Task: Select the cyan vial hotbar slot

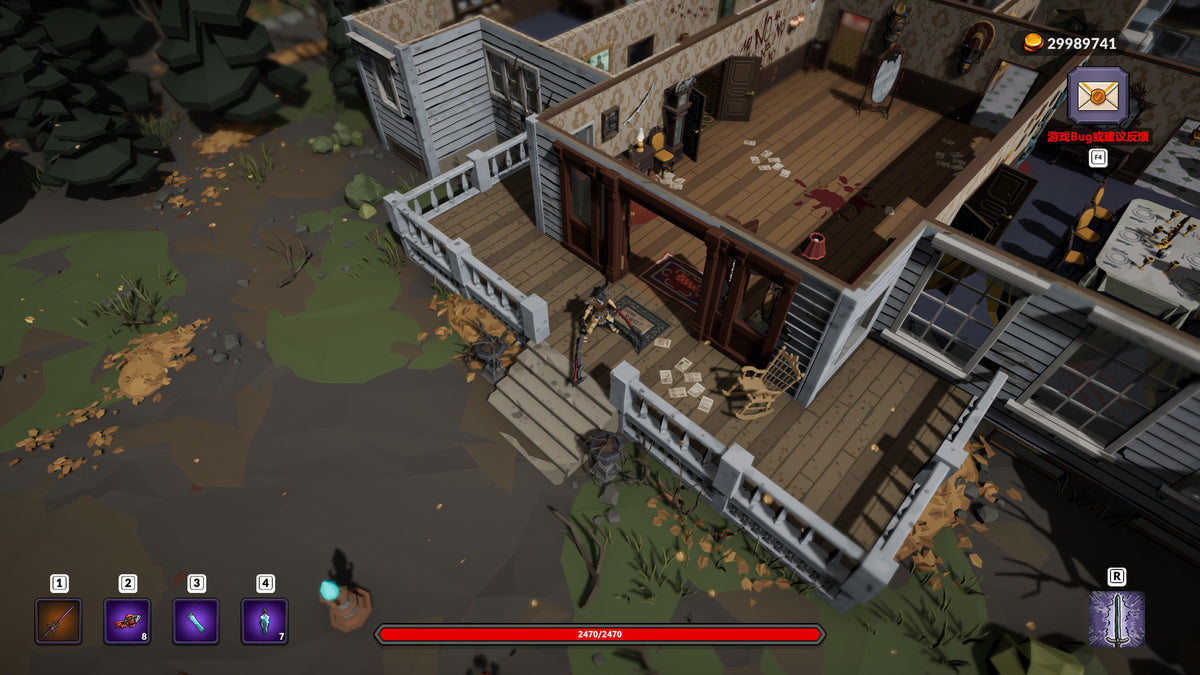Action: 196,621
